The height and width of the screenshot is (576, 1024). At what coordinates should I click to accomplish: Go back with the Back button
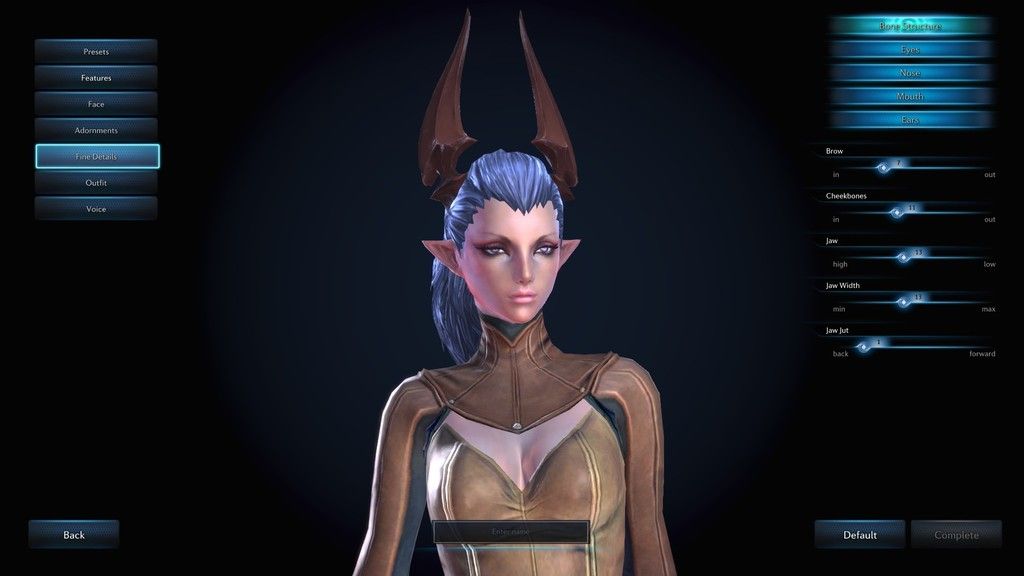coord(74,535)
